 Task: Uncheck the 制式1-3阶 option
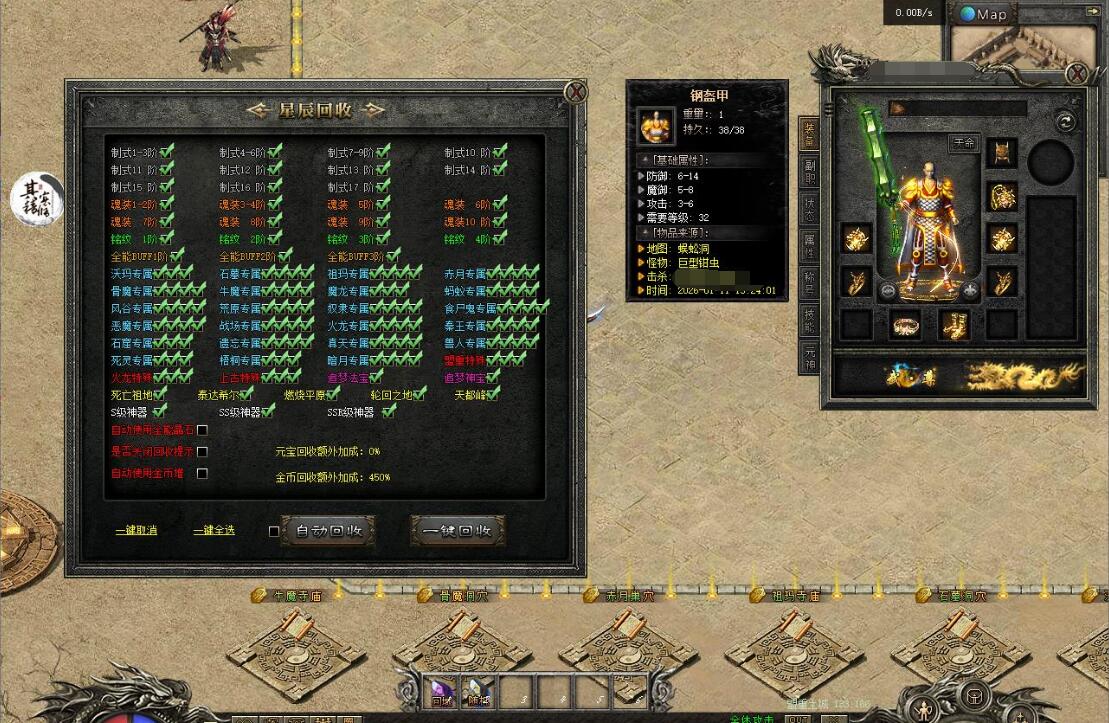167,152
